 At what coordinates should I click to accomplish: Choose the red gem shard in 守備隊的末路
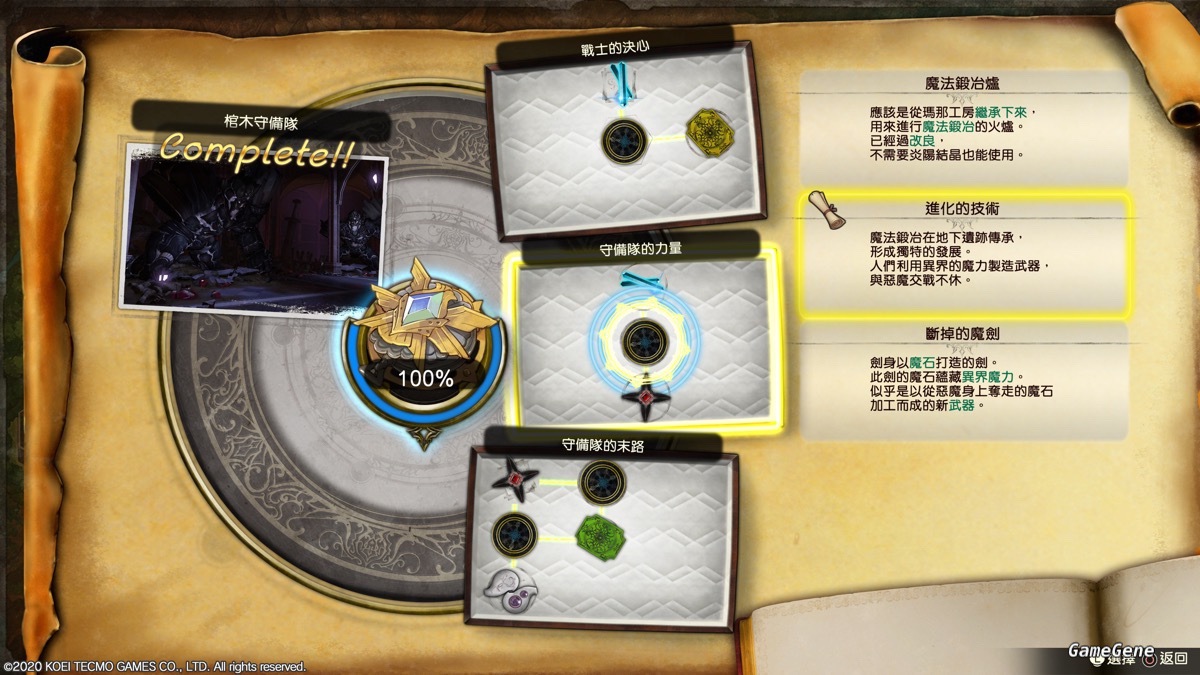pyautogui.click(x=516, y=480)
